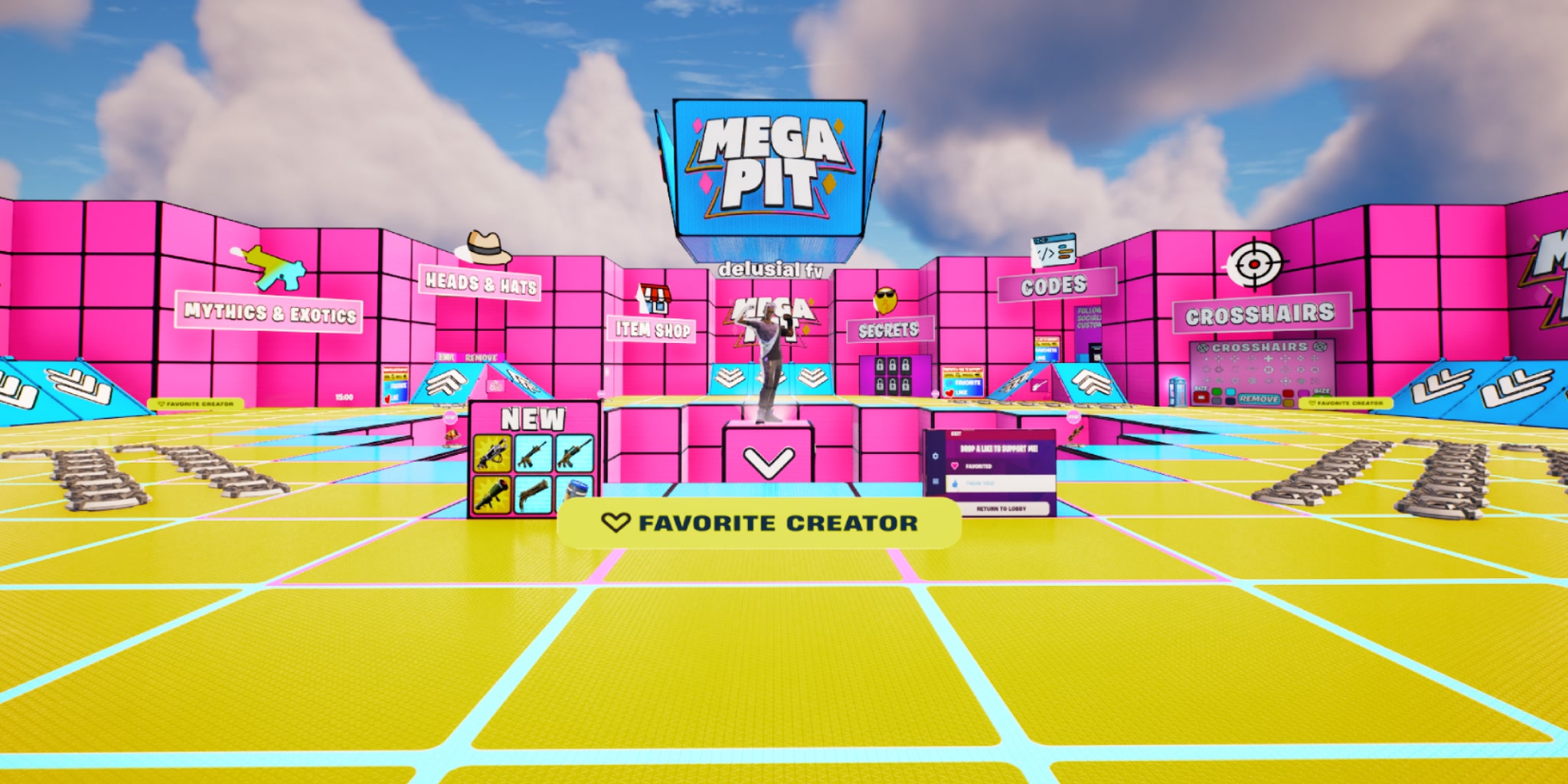Pick the green color swatch on the Crosshairs board
The image size is (1568, 784).
click(1217, 392)
